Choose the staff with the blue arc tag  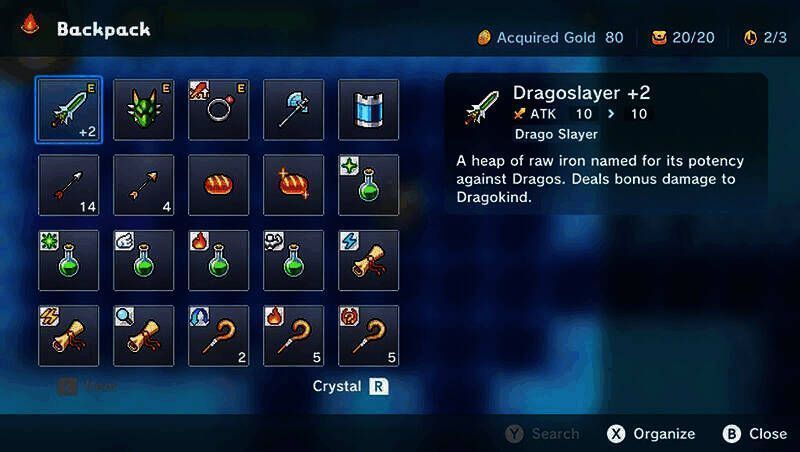218,336
